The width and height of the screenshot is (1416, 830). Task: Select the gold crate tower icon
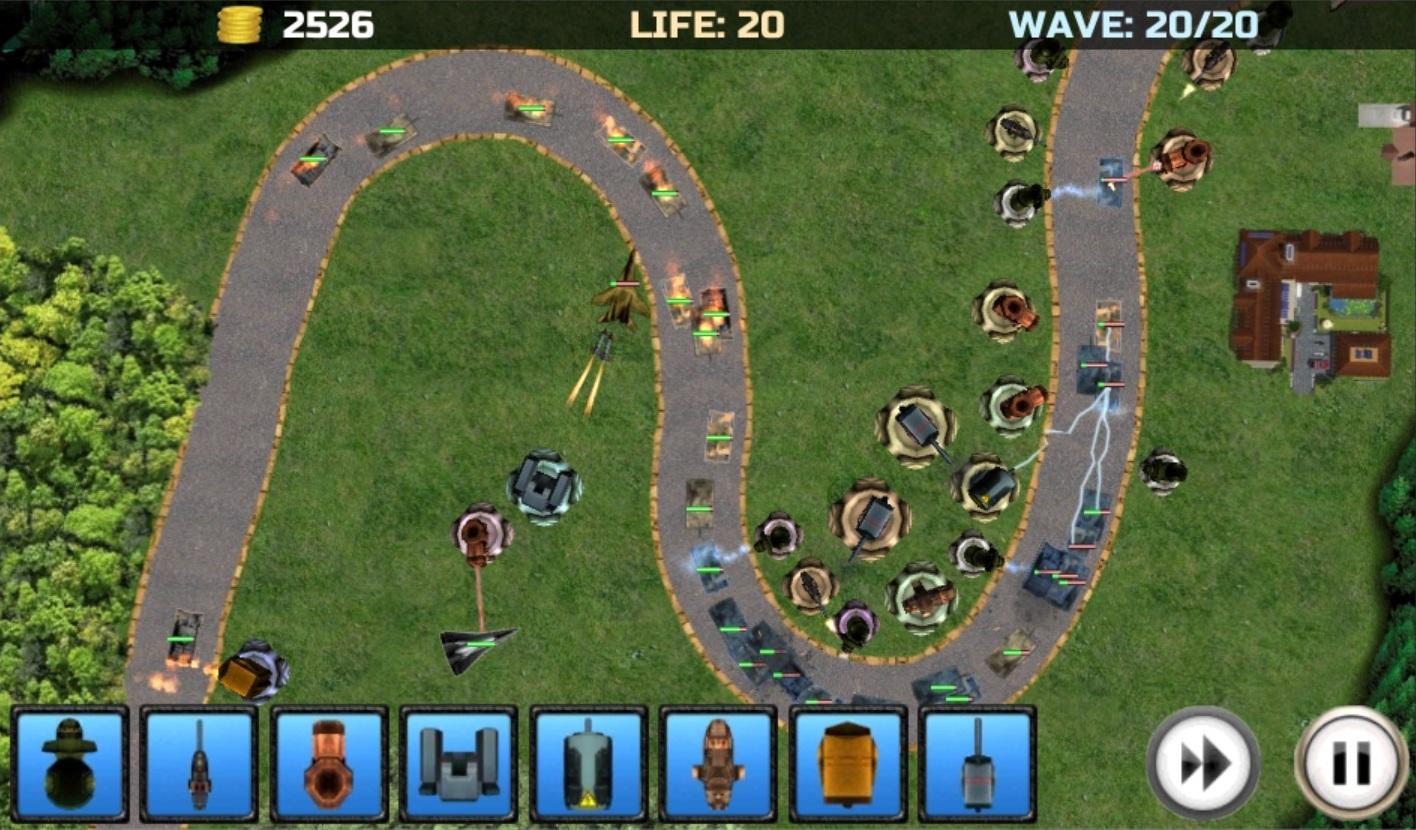pos(850,765)
